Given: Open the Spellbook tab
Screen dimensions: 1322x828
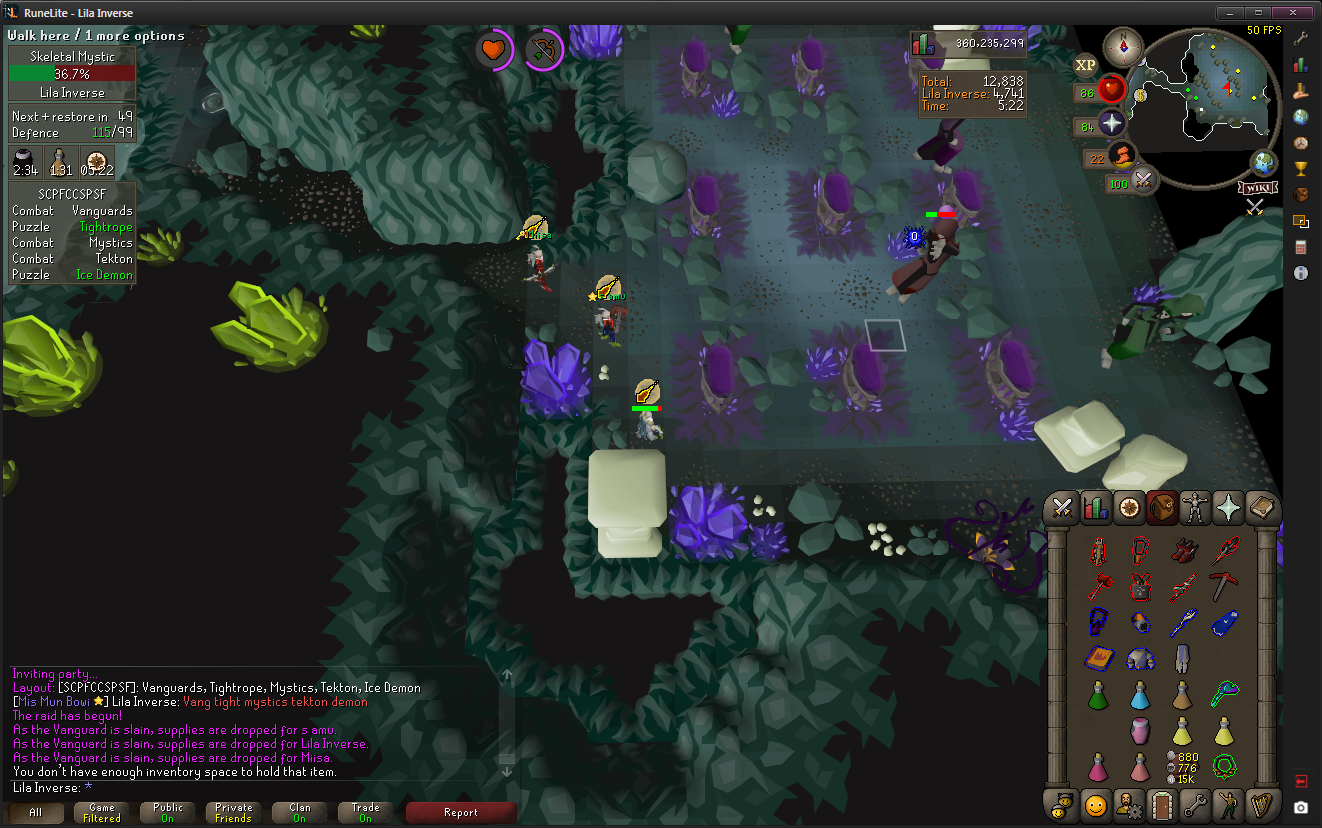Looking at the screenshot, I should pyautogui.click(x=1261, y=508).
